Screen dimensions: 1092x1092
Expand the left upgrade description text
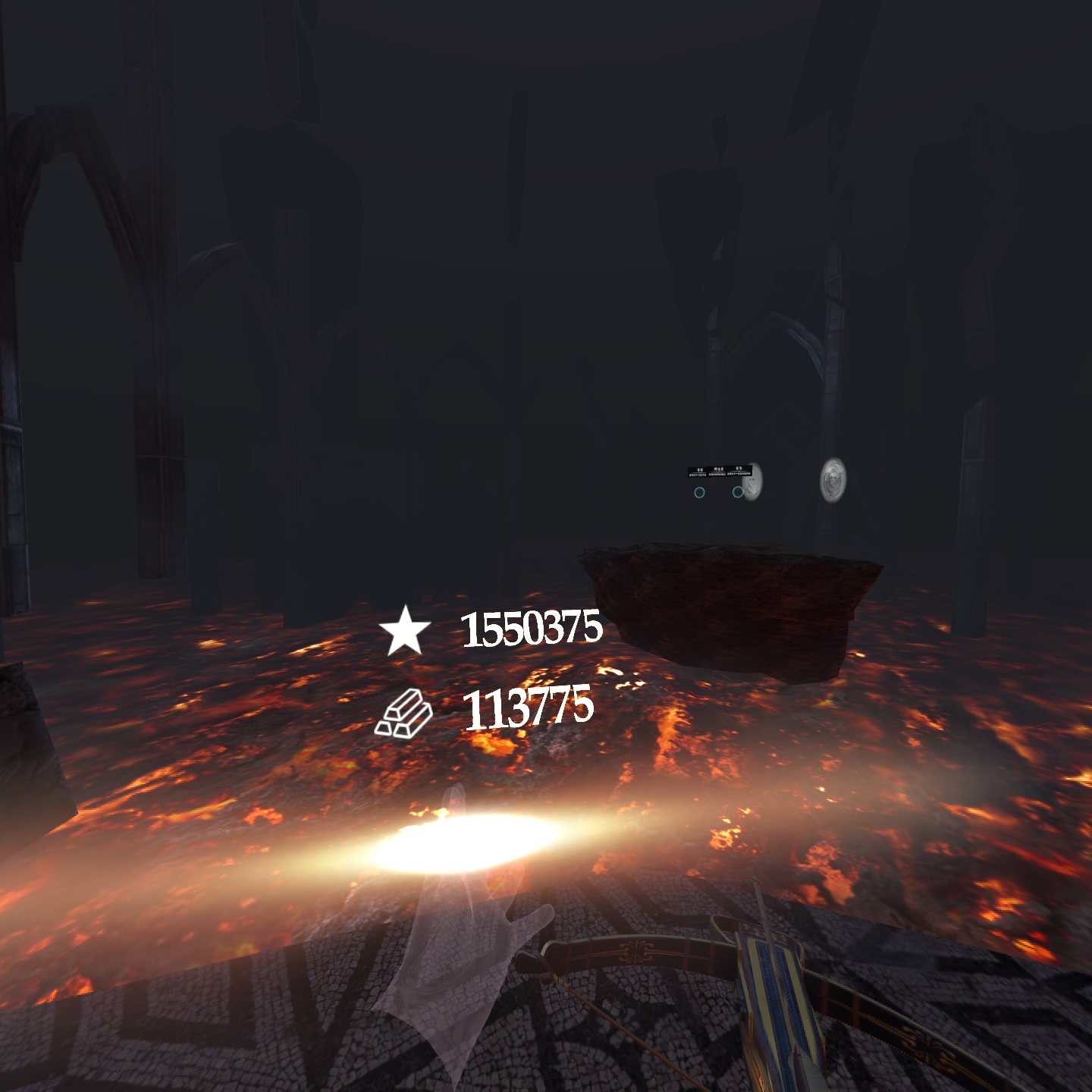point(696,473)
